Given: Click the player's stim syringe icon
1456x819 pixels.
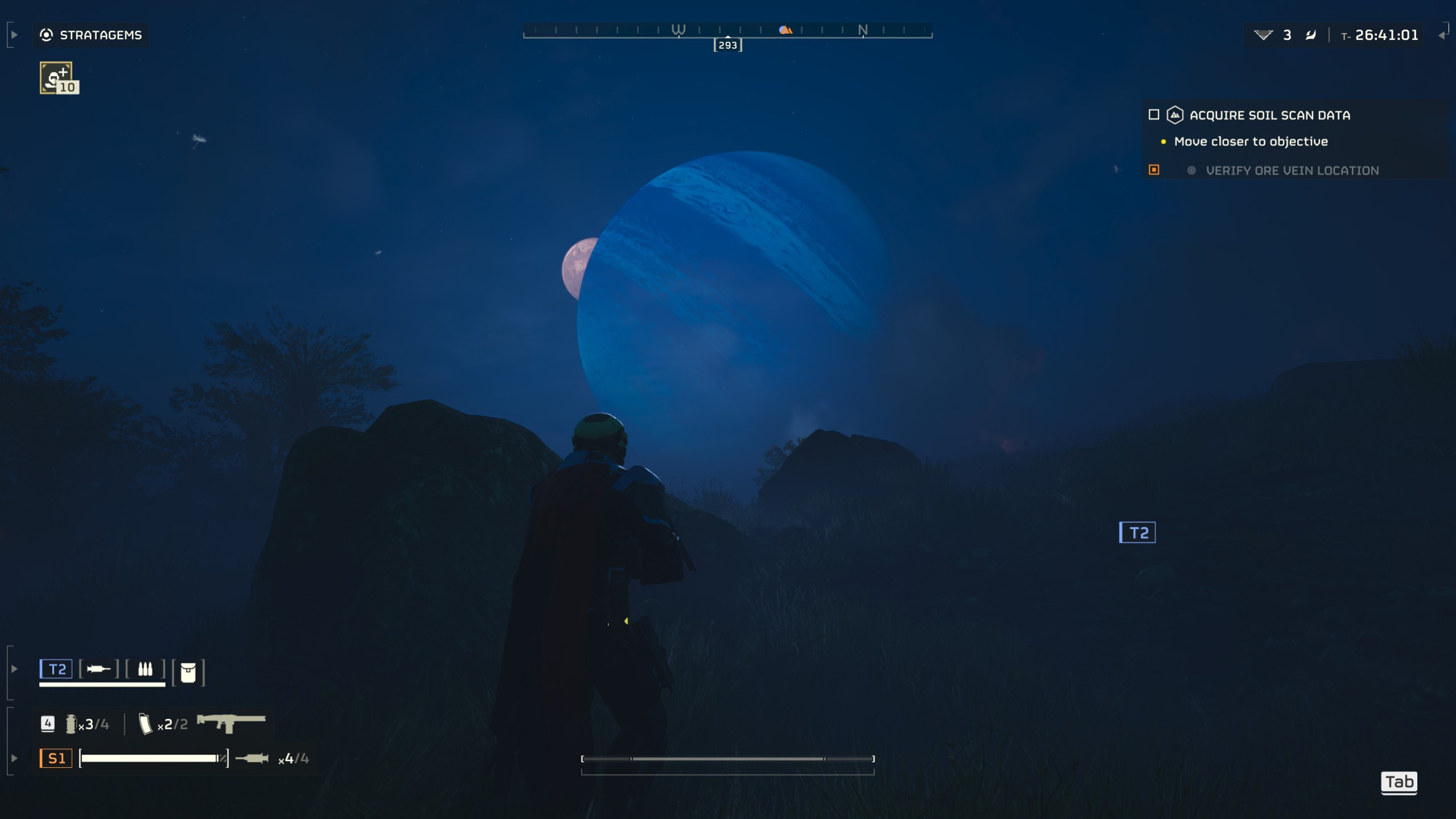Looking at the screenshot, I should click(x=252, y=758).
